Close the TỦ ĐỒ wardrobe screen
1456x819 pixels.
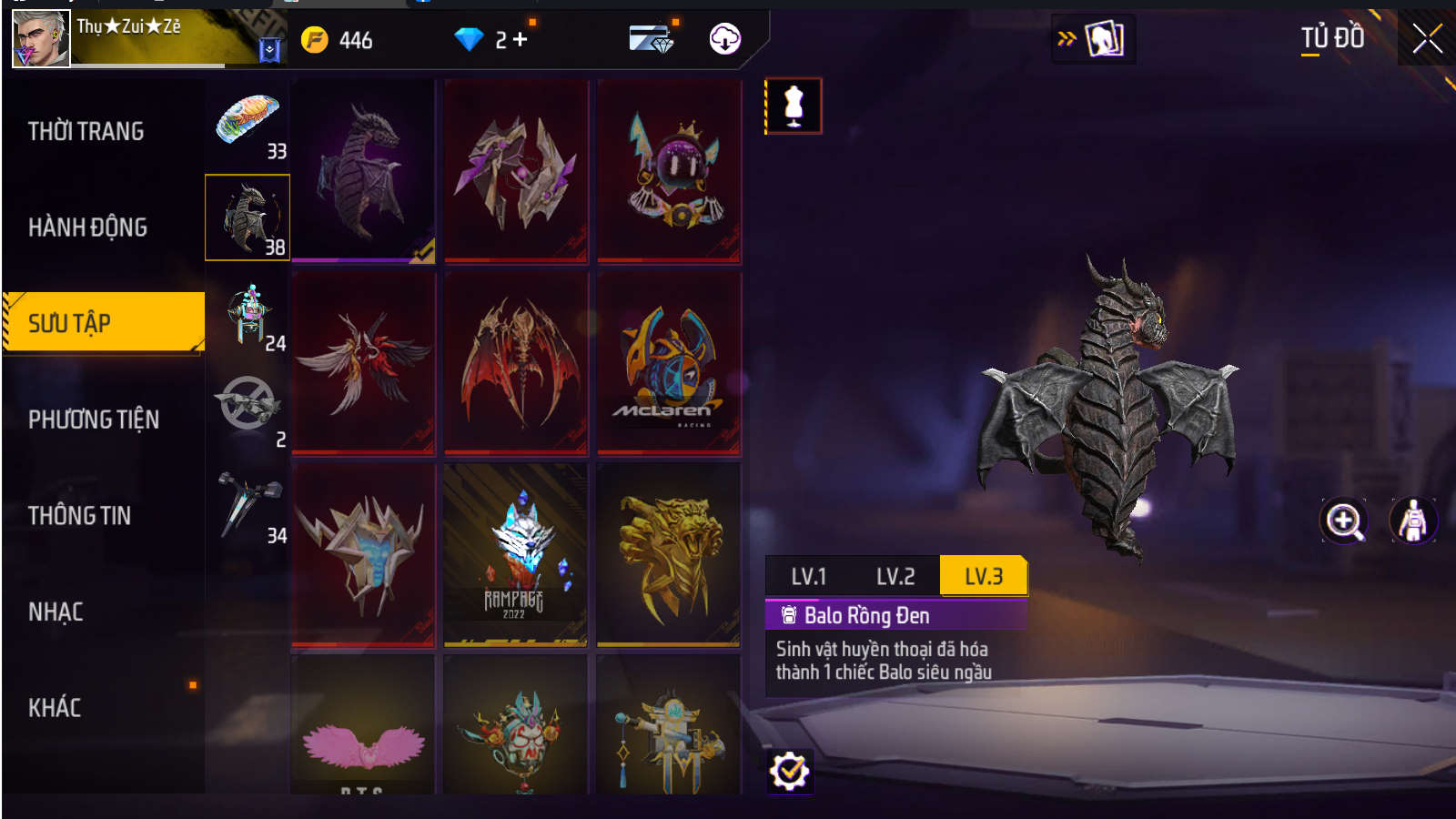[x=1426, y=39]
